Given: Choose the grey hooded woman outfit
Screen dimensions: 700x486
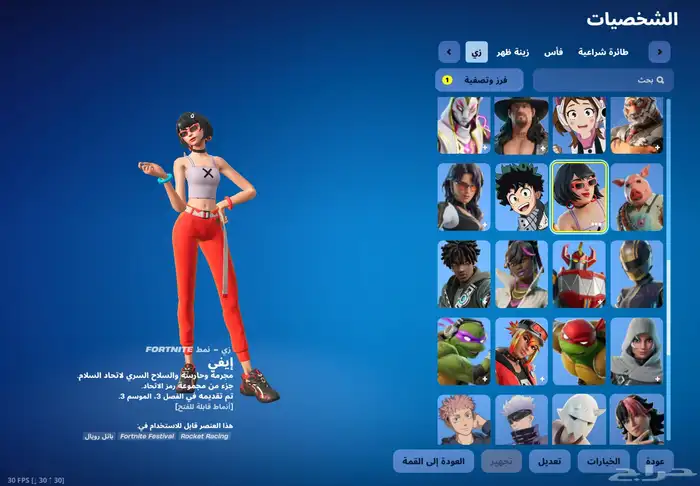Looking at the screenshot, I should (x=637, y=351).
